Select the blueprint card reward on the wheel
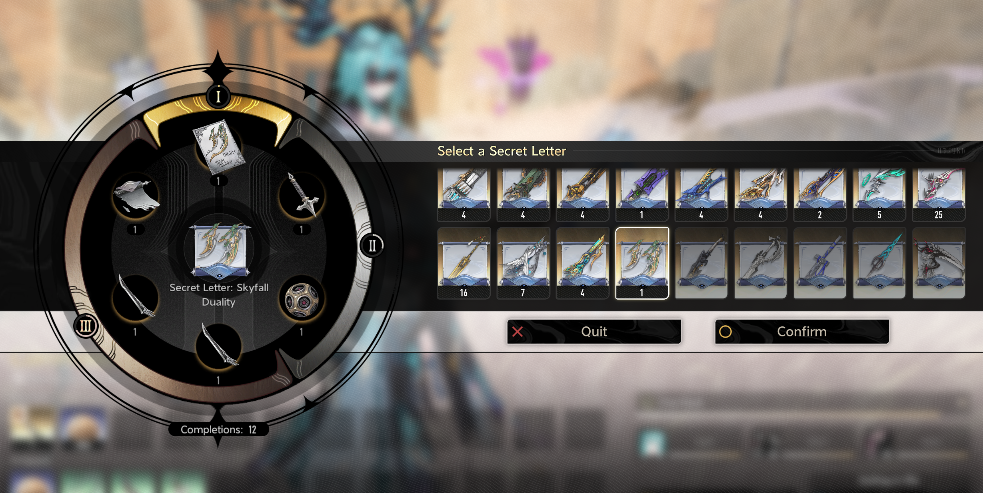This screenshot has width=983, height=493. [217, 148]
